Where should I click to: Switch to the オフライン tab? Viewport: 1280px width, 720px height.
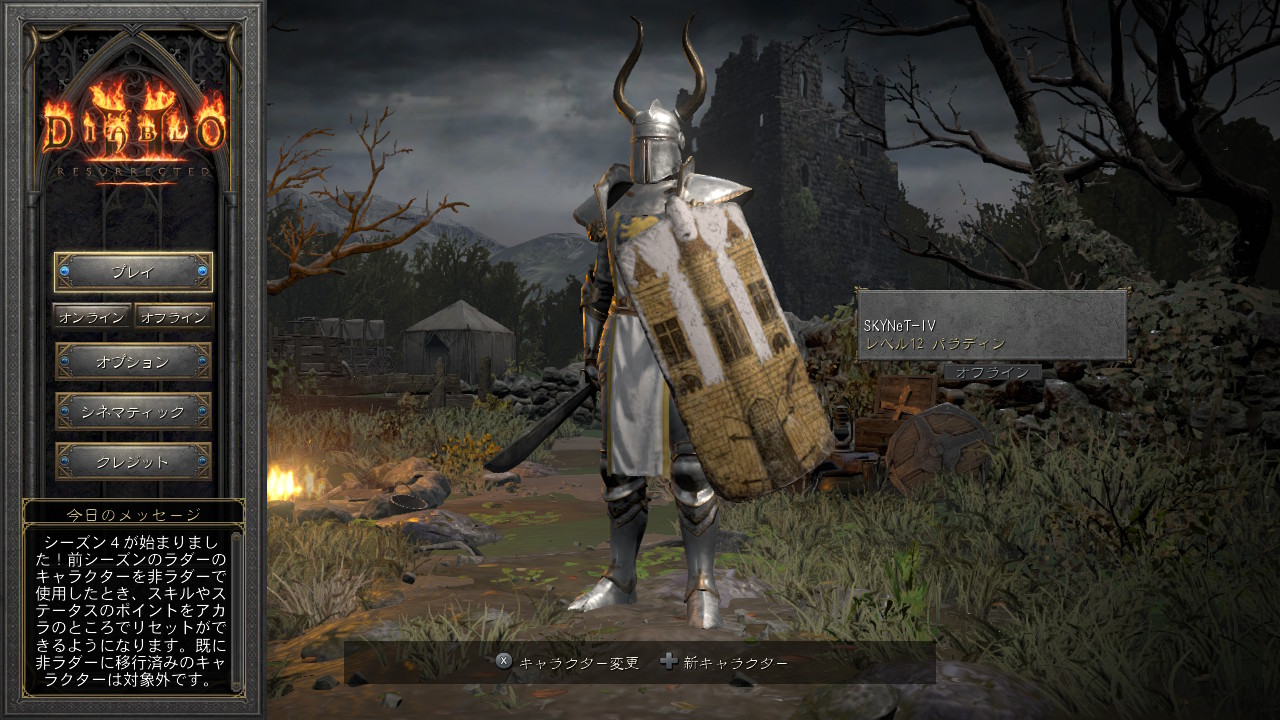tap(174, 317)
